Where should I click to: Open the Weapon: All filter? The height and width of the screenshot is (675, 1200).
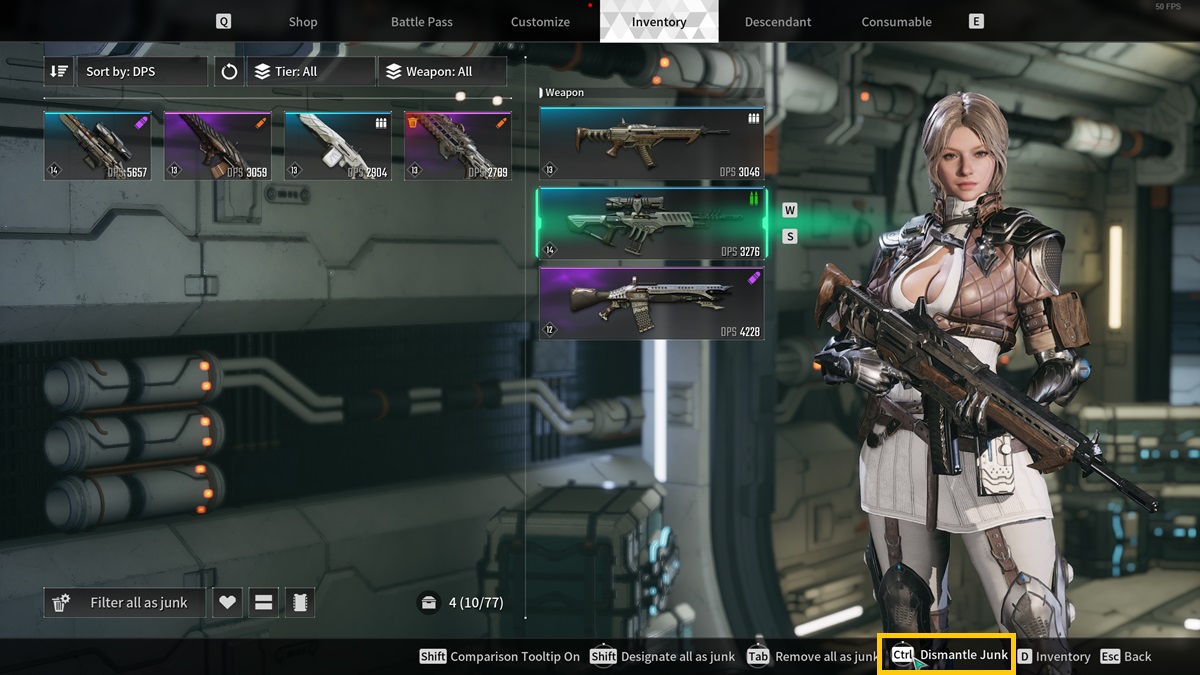(x=441, y=72)
